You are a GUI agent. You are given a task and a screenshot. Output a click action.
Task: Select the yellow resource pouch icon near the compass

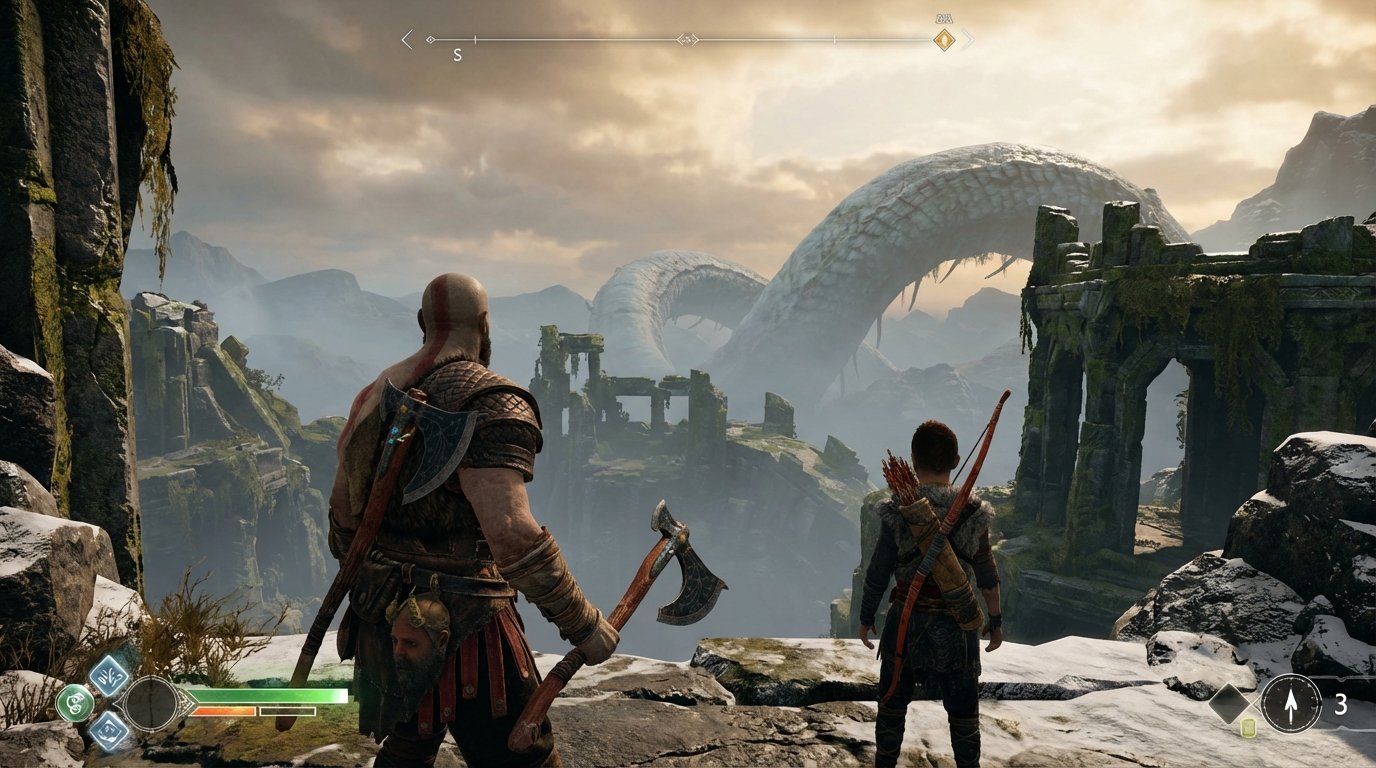[x=1248, y=727]
